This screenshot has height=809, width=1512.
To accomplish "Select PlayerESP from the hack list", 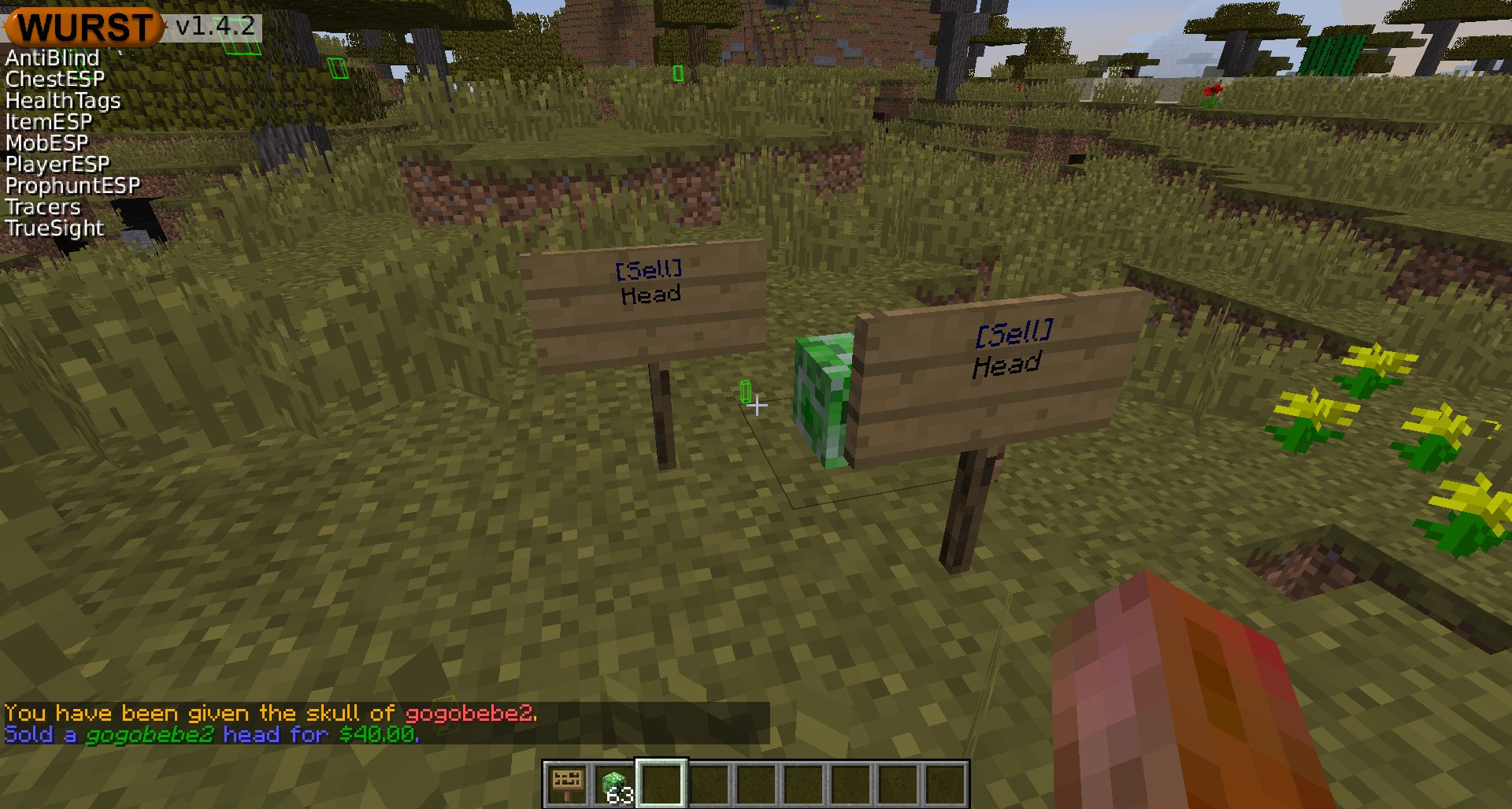I will (55, 164).
